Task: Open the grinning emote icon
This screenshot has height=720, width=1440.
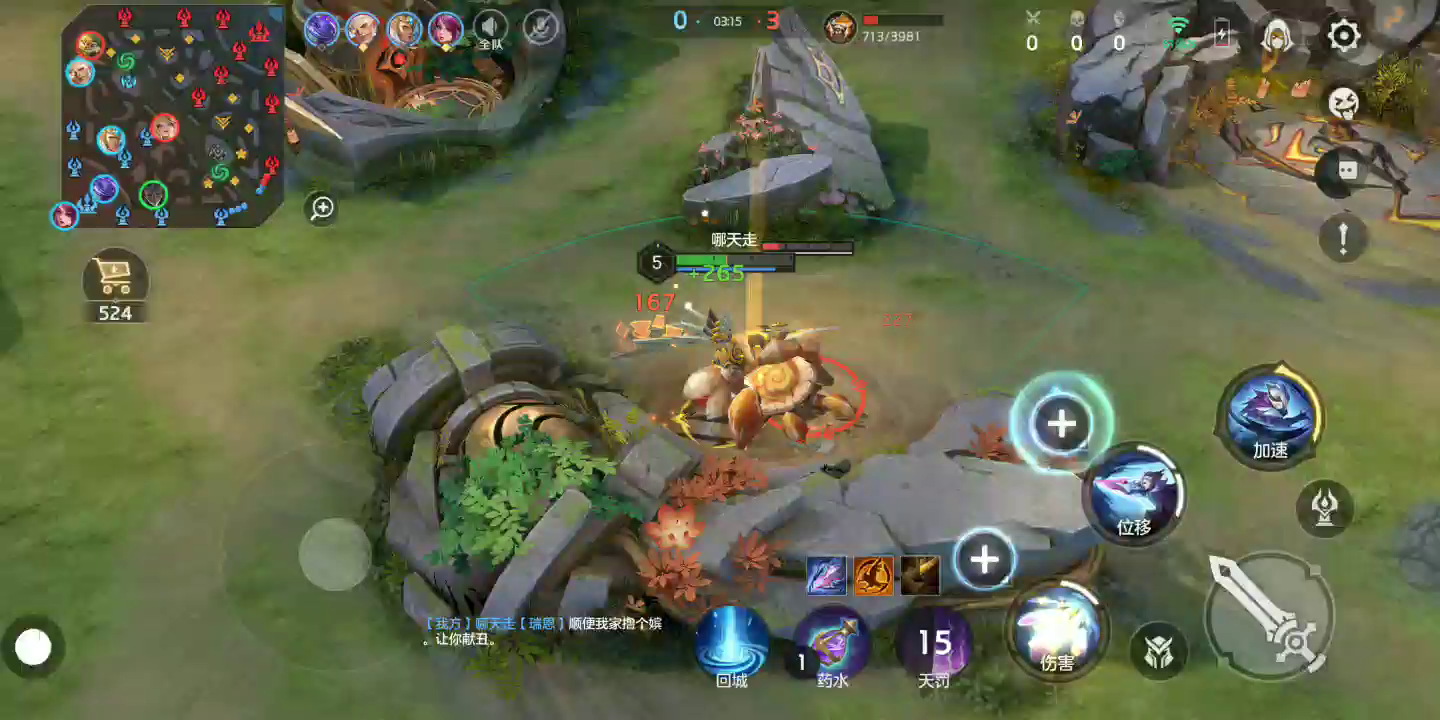Action: (x=1343, y=102)
